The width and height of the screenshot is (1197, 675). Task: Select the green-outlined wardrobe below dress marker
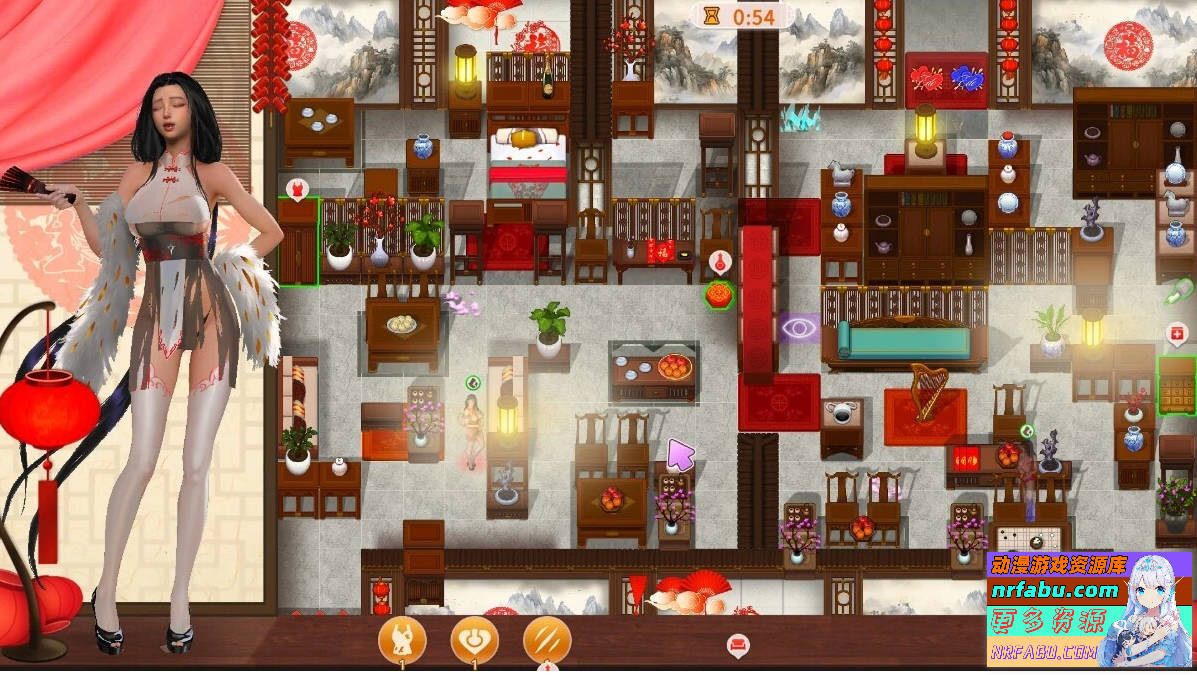pos(298,243)
